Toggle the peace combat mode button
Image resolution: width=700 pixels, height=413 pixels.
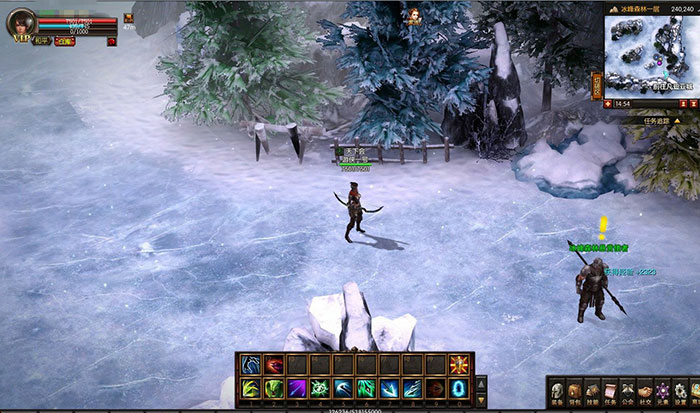click(x=40, y=42)
